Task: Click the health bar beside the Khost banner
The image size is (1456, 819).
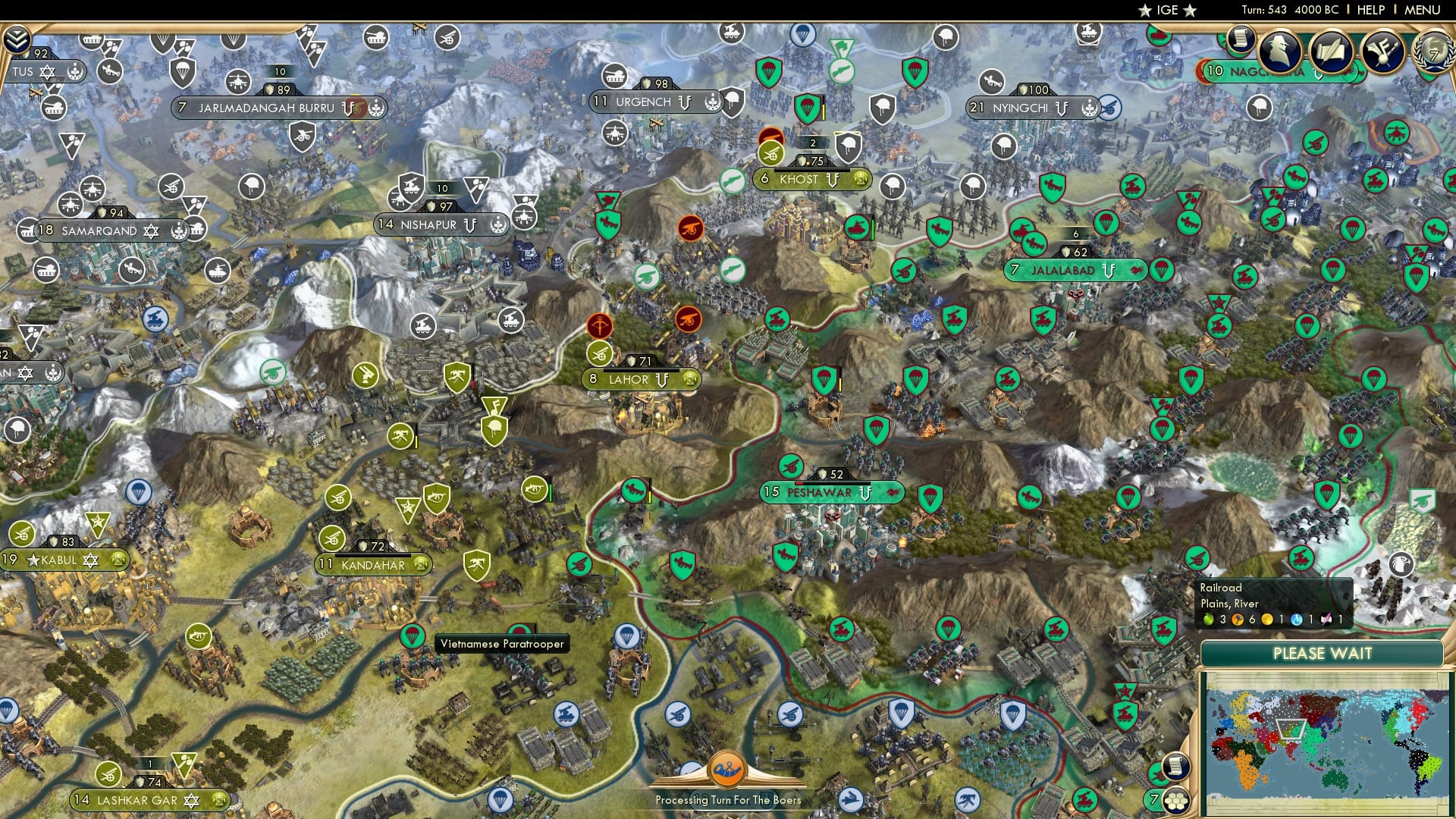Action: (x=812, y=171)
